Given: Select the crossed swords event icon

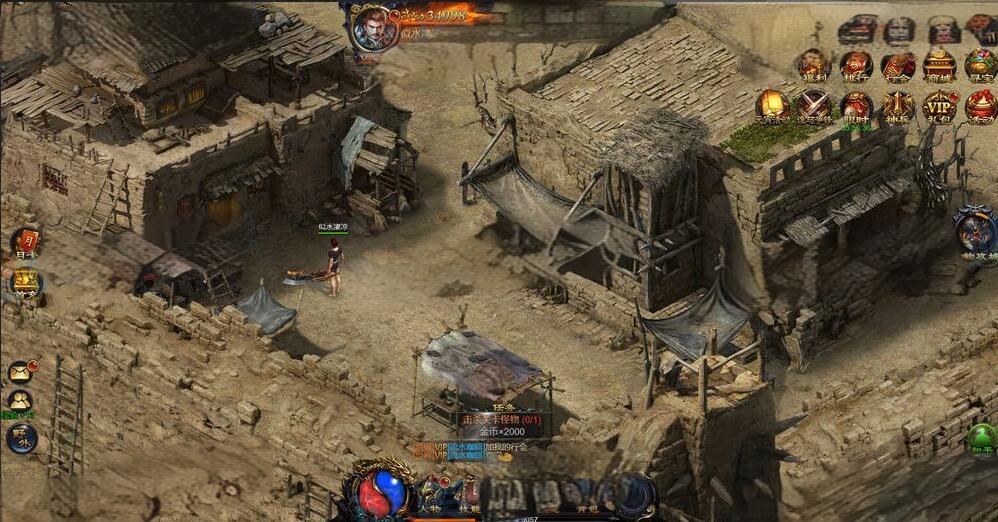Looking at the screenshot, I should (813, 106).
